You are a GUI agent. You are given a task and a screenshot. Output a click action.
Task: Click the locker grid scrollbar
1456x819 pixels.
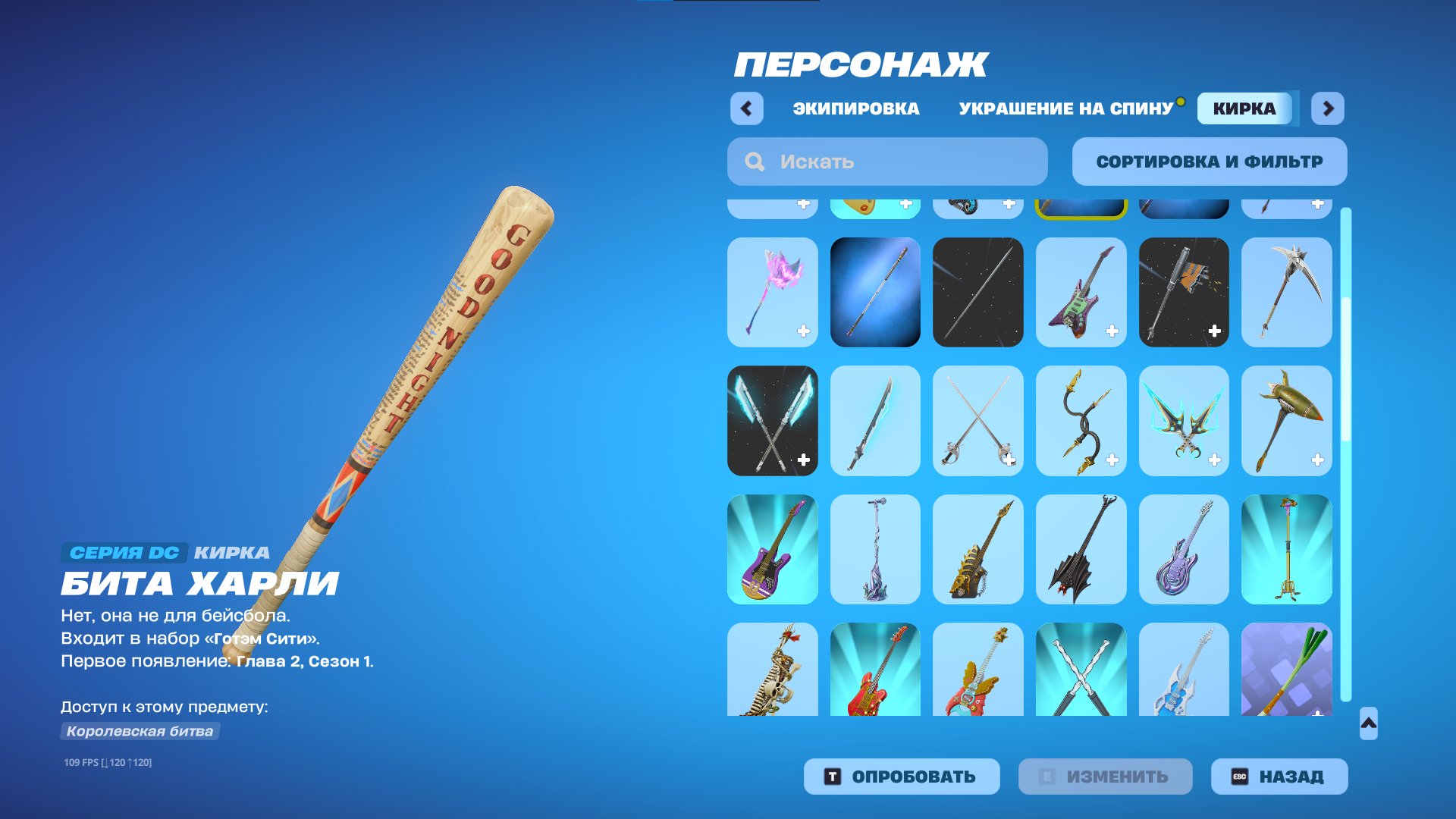[x=1346, y=455]
